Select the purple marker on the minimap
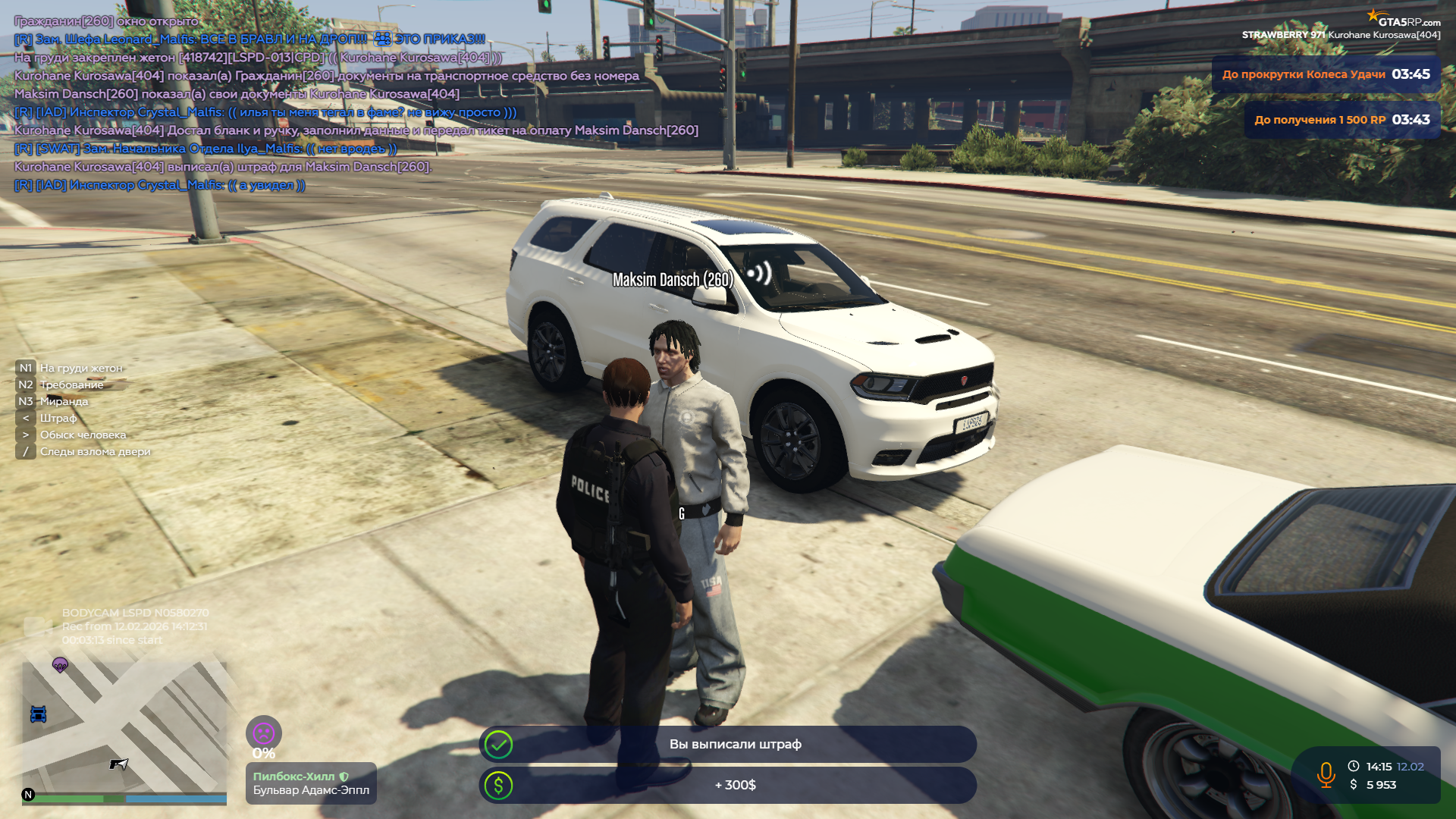Viewport: 1456px width, 819px height. pyautogui.click(x=60, y=665)
